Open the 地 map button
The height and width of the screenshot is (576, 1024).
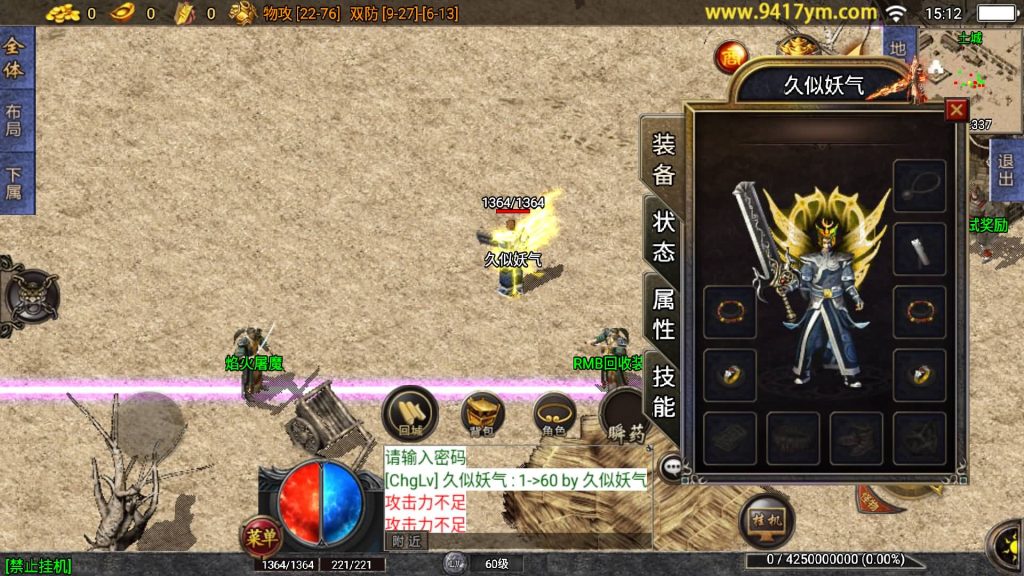(x=899, y=48)
